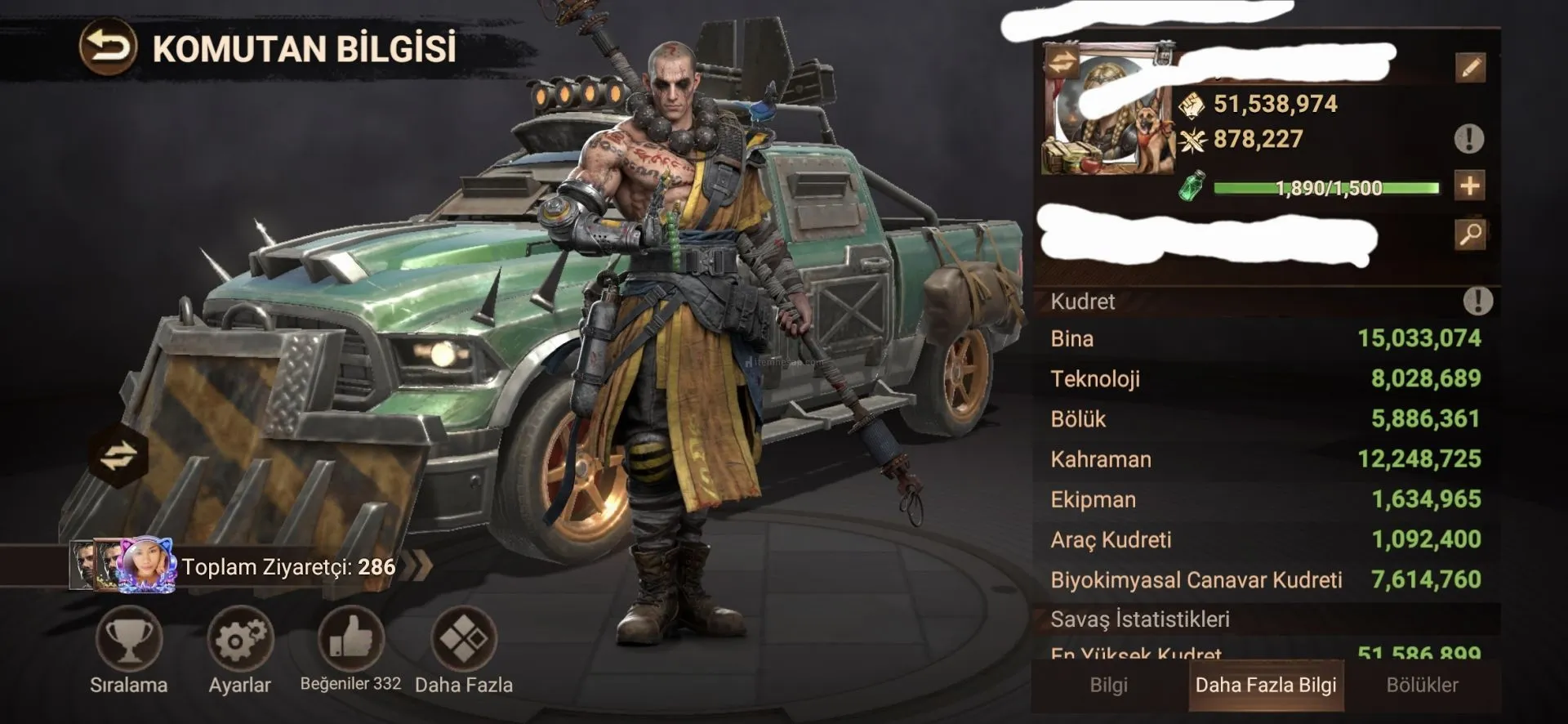Viewport: 1568px width, 724px height.
Task: Select the Daha Fazla Bilgi tab
Action: (x=1266, y=685)
